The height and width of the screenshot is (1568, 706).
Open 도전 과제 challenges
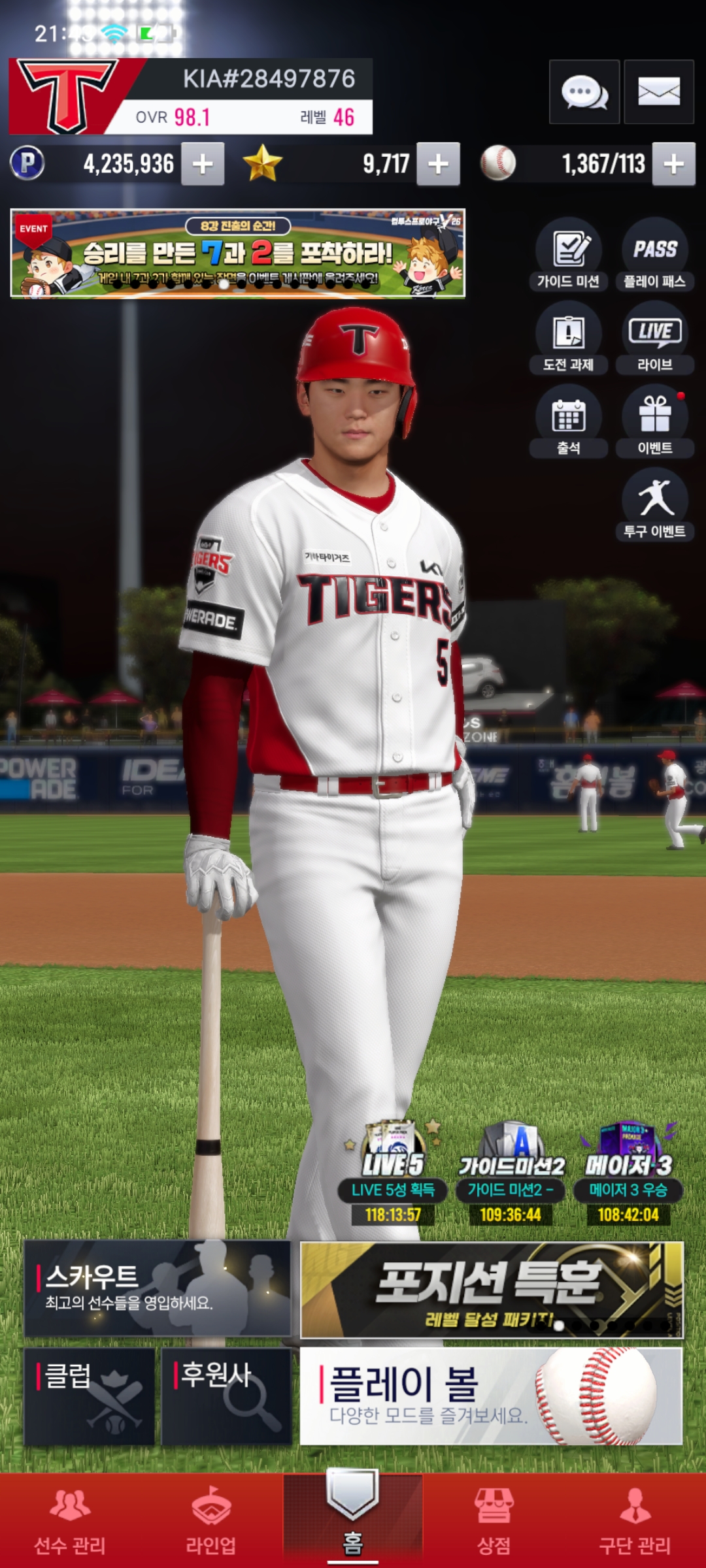(568, 338)
